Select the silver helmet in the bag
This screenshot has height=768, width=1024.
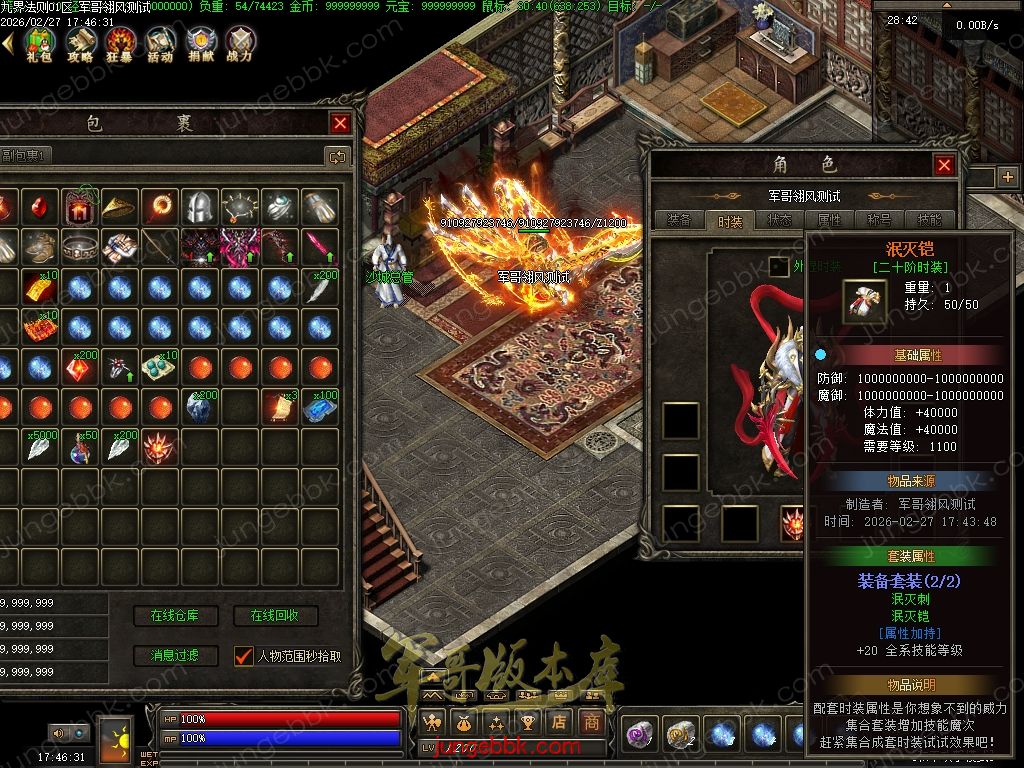(x=200, y=207)
